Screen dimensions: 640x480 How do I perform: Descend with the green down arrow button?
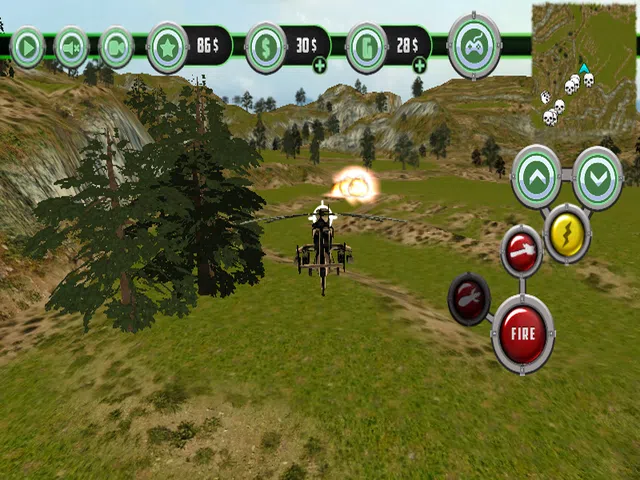pos(598,177)
